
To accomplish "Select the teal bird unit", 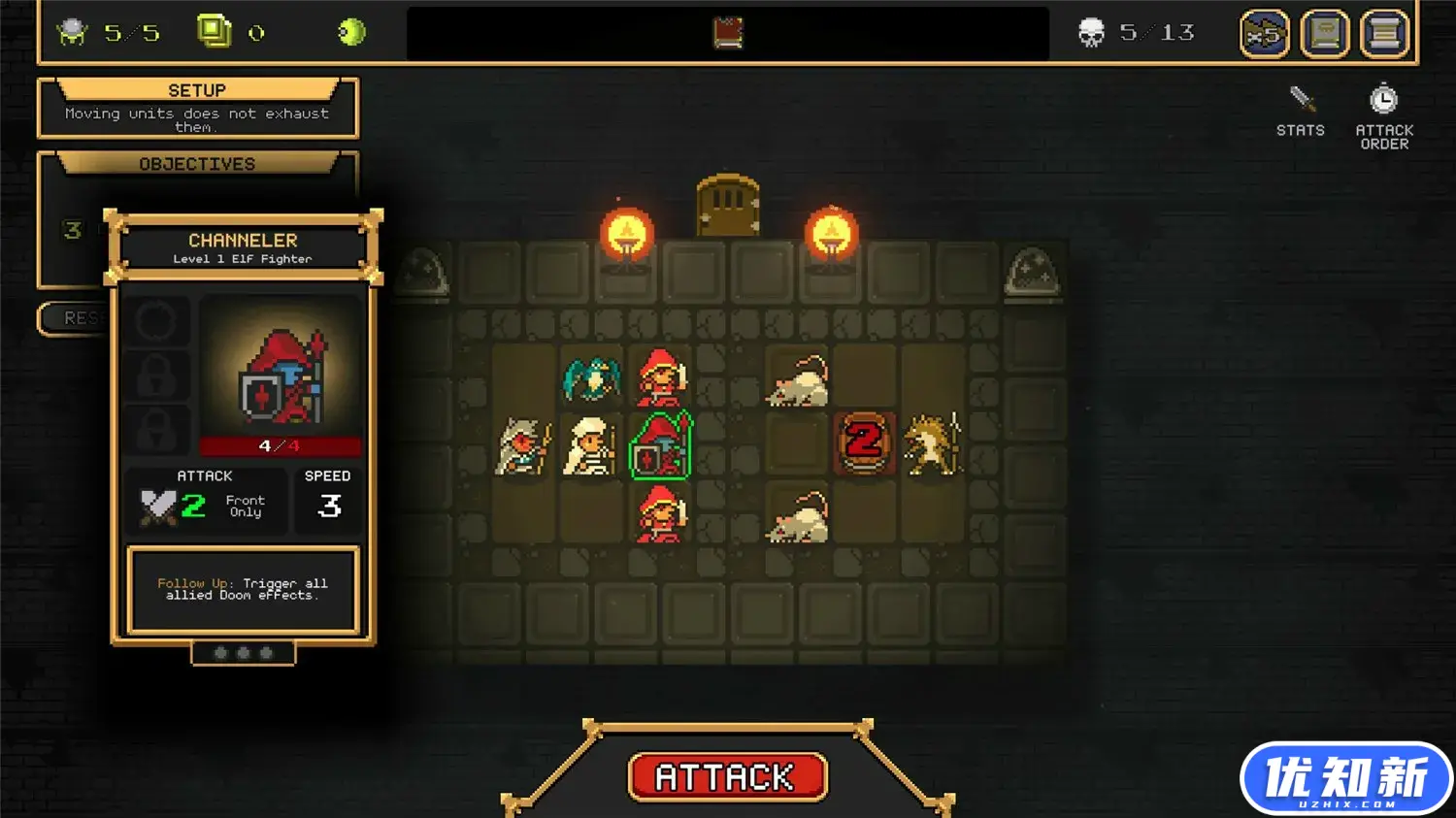I will (x=591, y=378).
